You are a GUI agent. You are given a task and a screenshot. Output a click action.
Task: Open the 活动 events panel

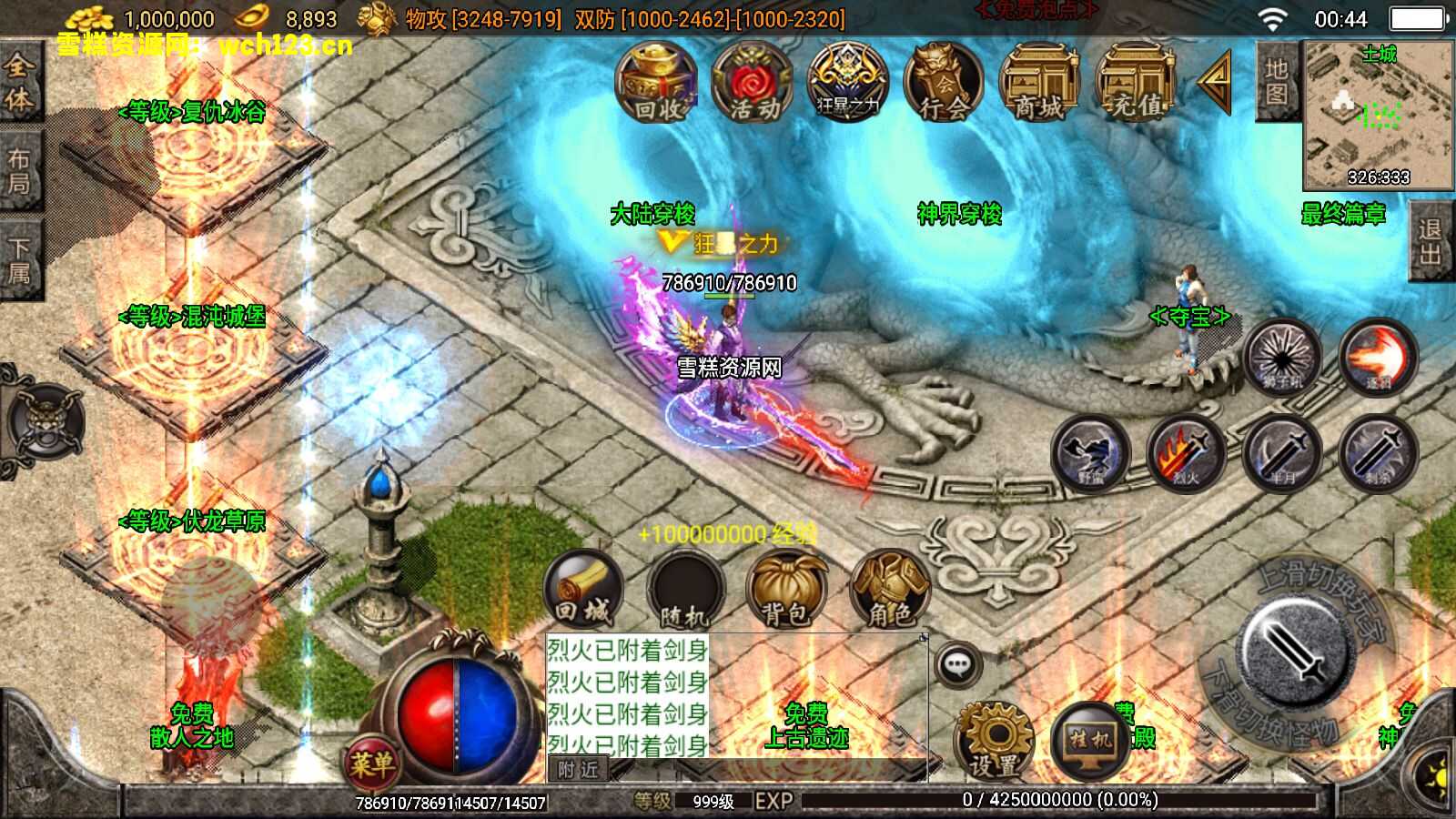point(753,82)
